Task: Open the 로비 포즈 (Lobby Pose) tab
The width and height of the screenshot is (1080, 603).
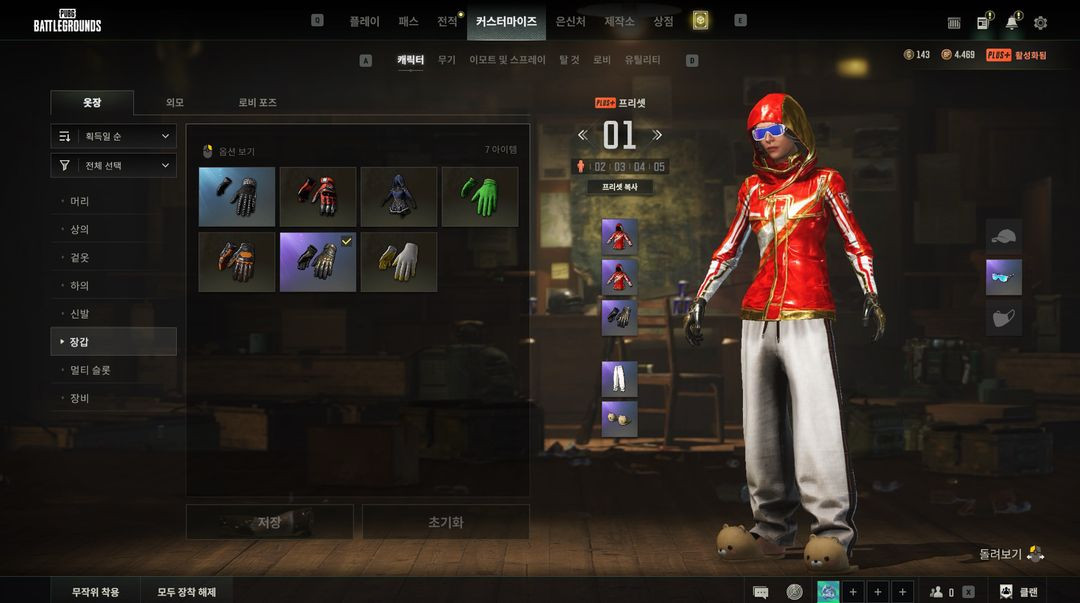Action: (257, 103)
